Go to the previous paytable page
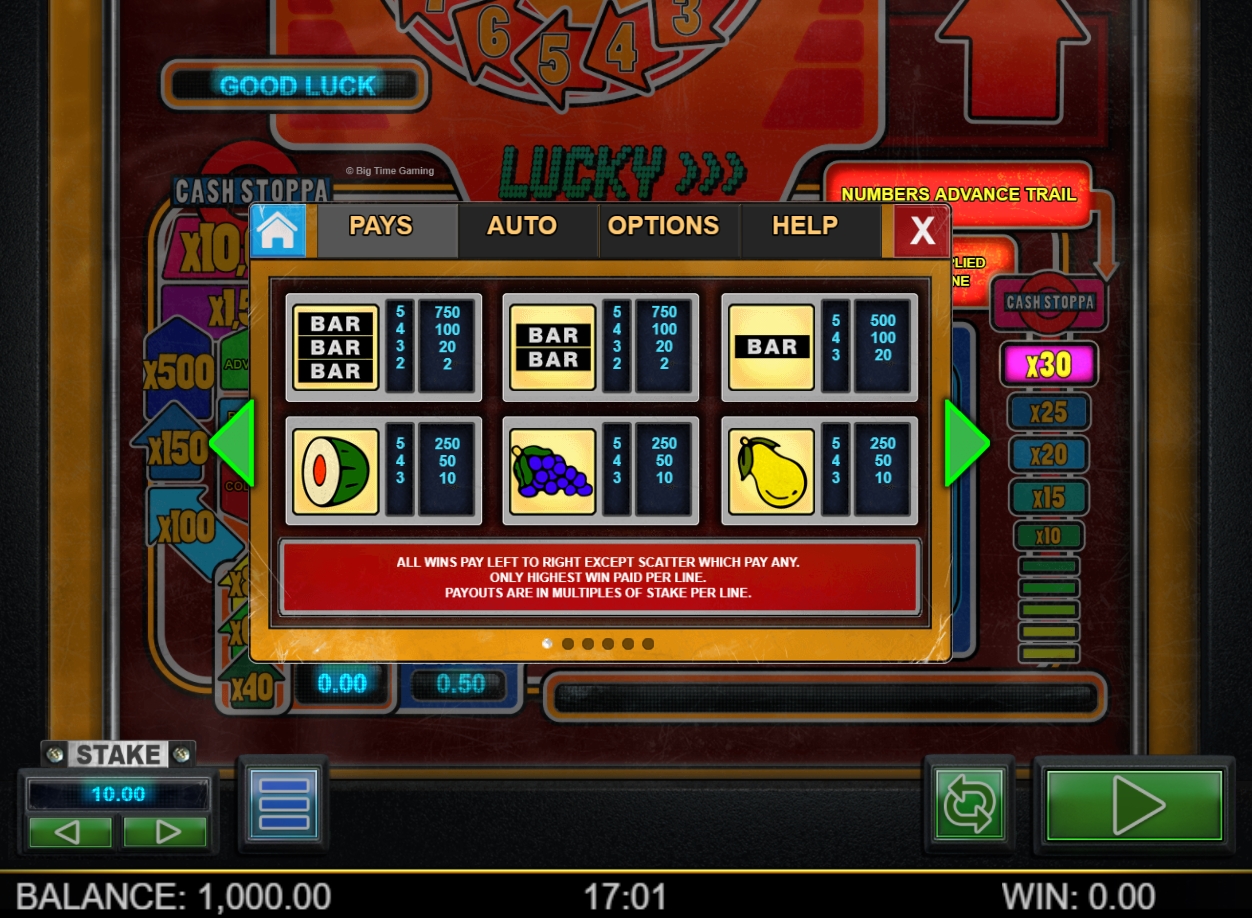 click(x=232, y=443)
